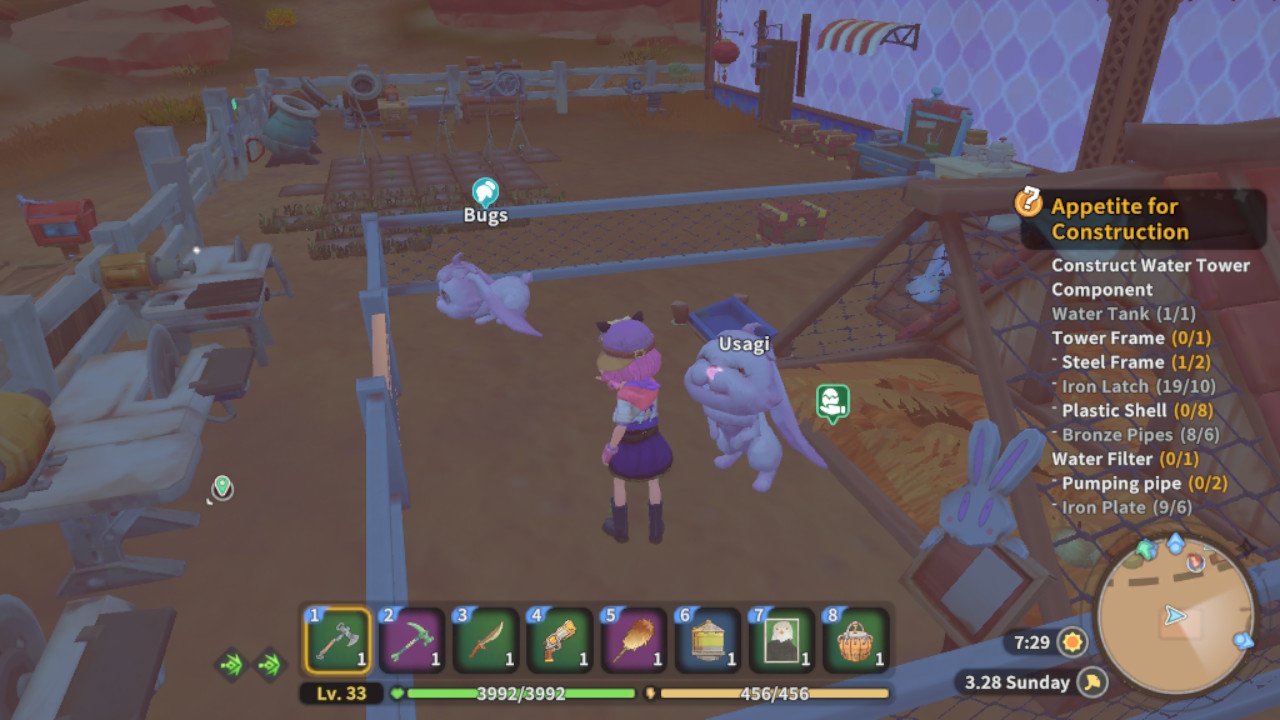This screenshot has height=720, width=1280.
Task: Click the Bugs pet marker icon
Action: 485,191
